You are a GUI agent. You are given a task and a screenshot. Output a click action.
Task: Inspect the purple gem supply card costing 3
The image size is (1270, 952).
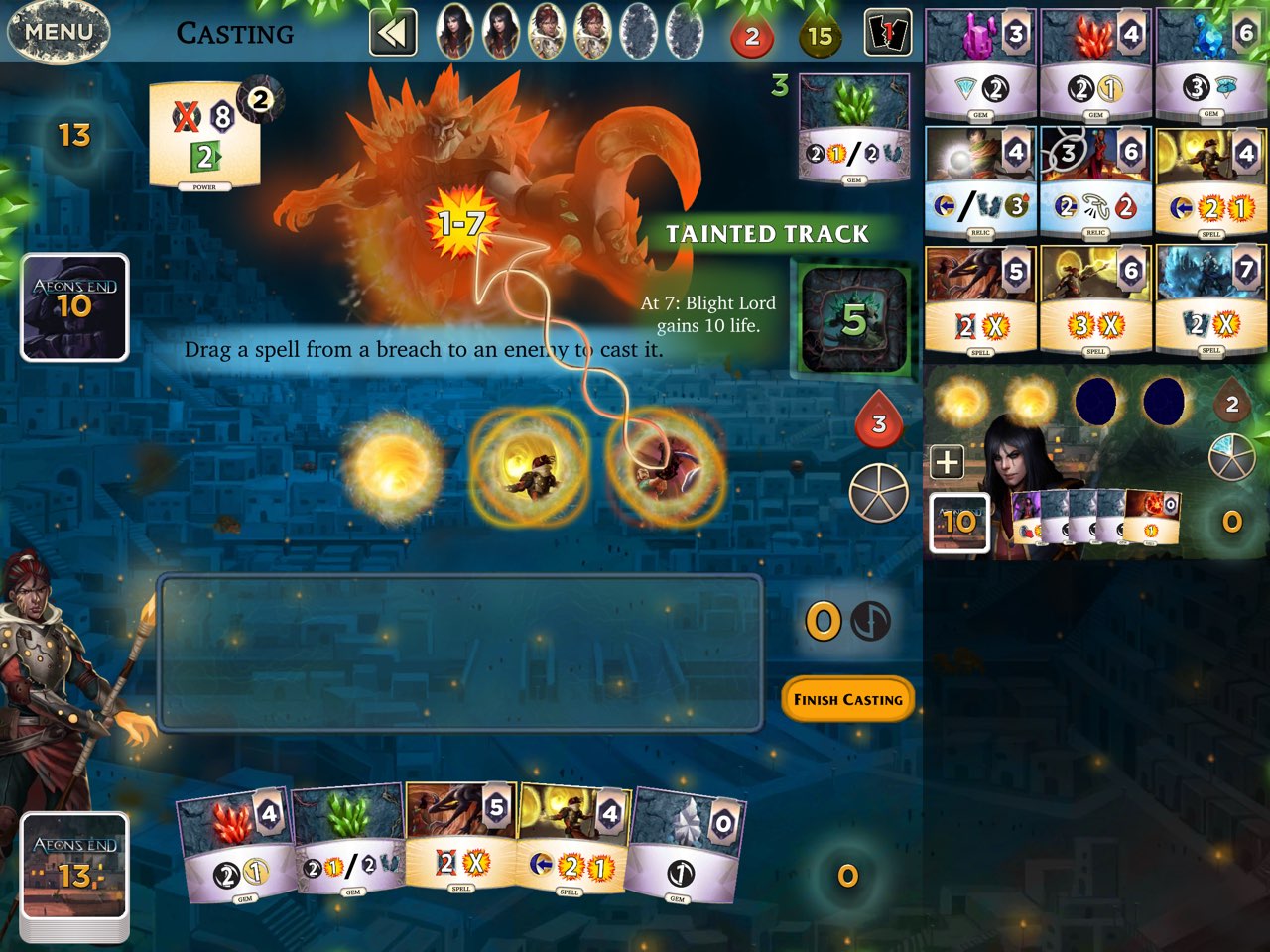981,64
